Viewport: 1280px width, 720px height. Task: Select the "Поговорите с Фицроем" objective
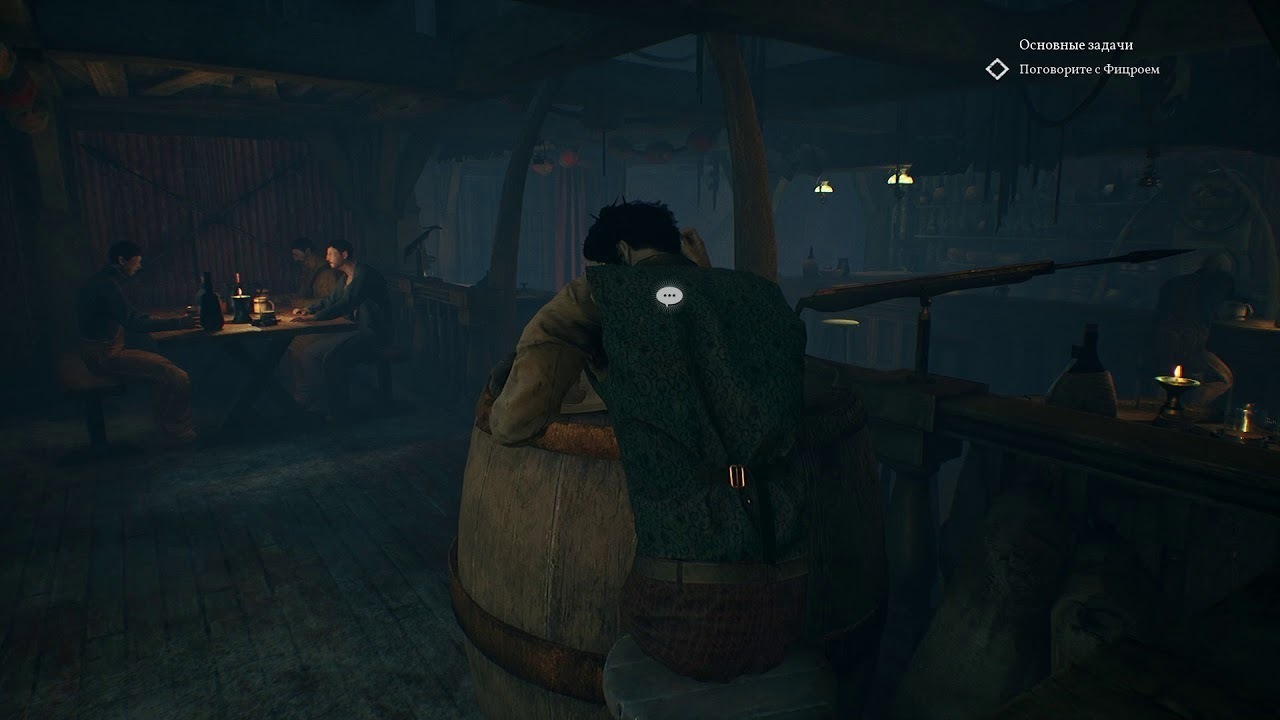1089,69
